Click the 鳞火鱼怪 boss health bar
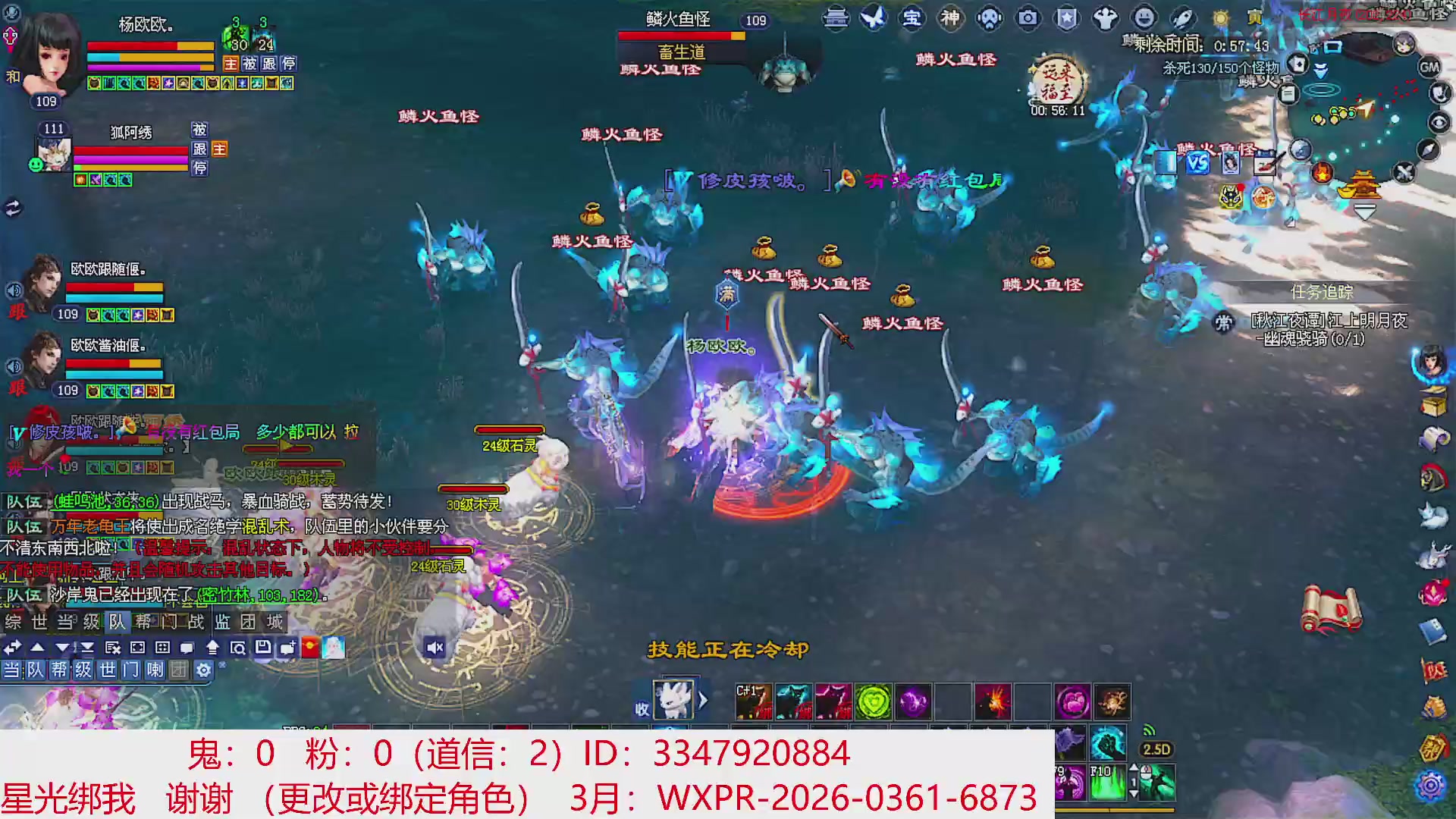The width and height of the screenshot is (1456, 819). coord(682,34)
